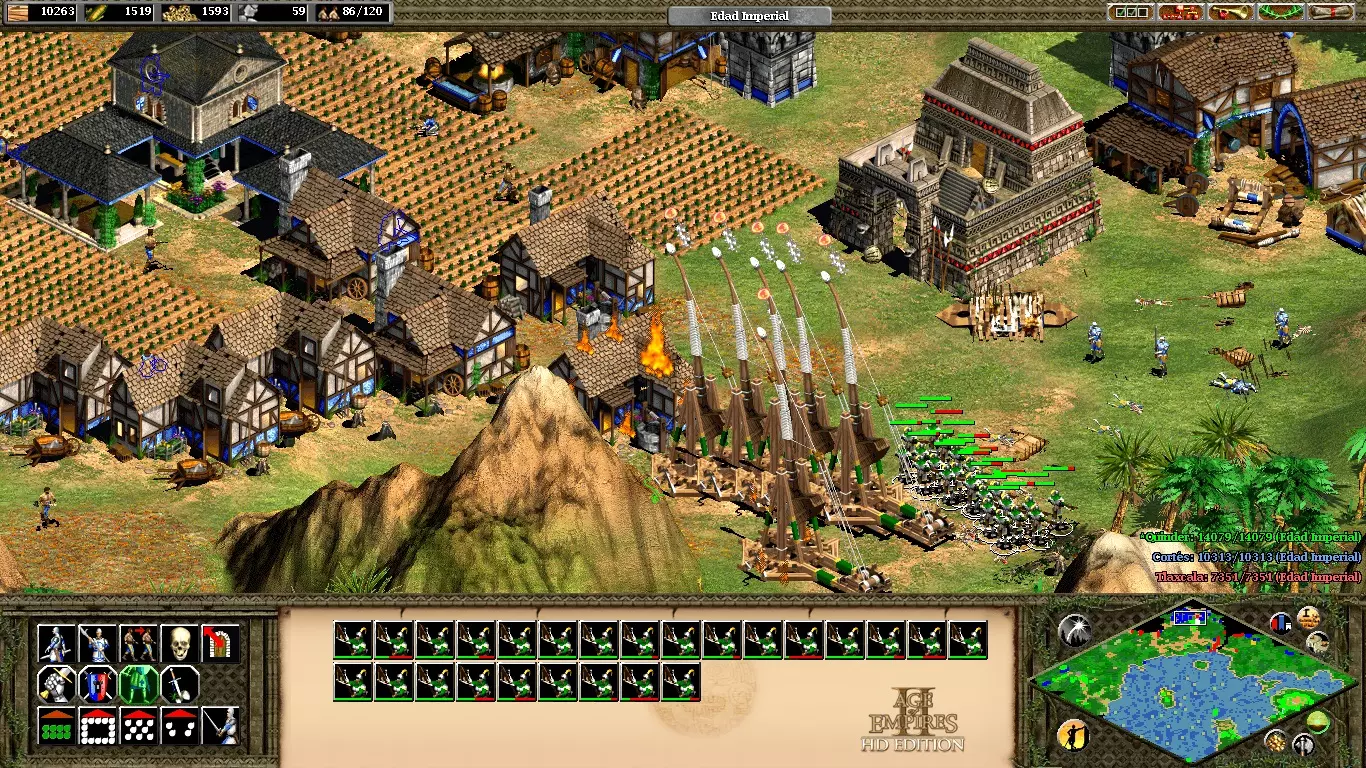The width and height of the screenshot is (1366, 768).
Task: Select the sword in ground command
Action: tap(180, 685)
